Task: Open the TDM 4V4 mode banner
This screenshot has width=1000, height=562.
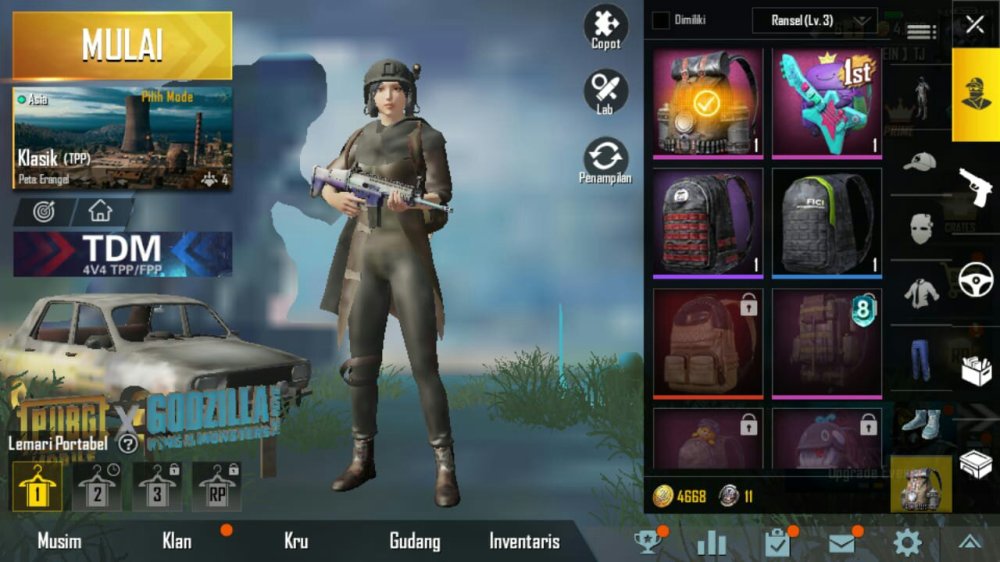Action: (x=122, y=254)
